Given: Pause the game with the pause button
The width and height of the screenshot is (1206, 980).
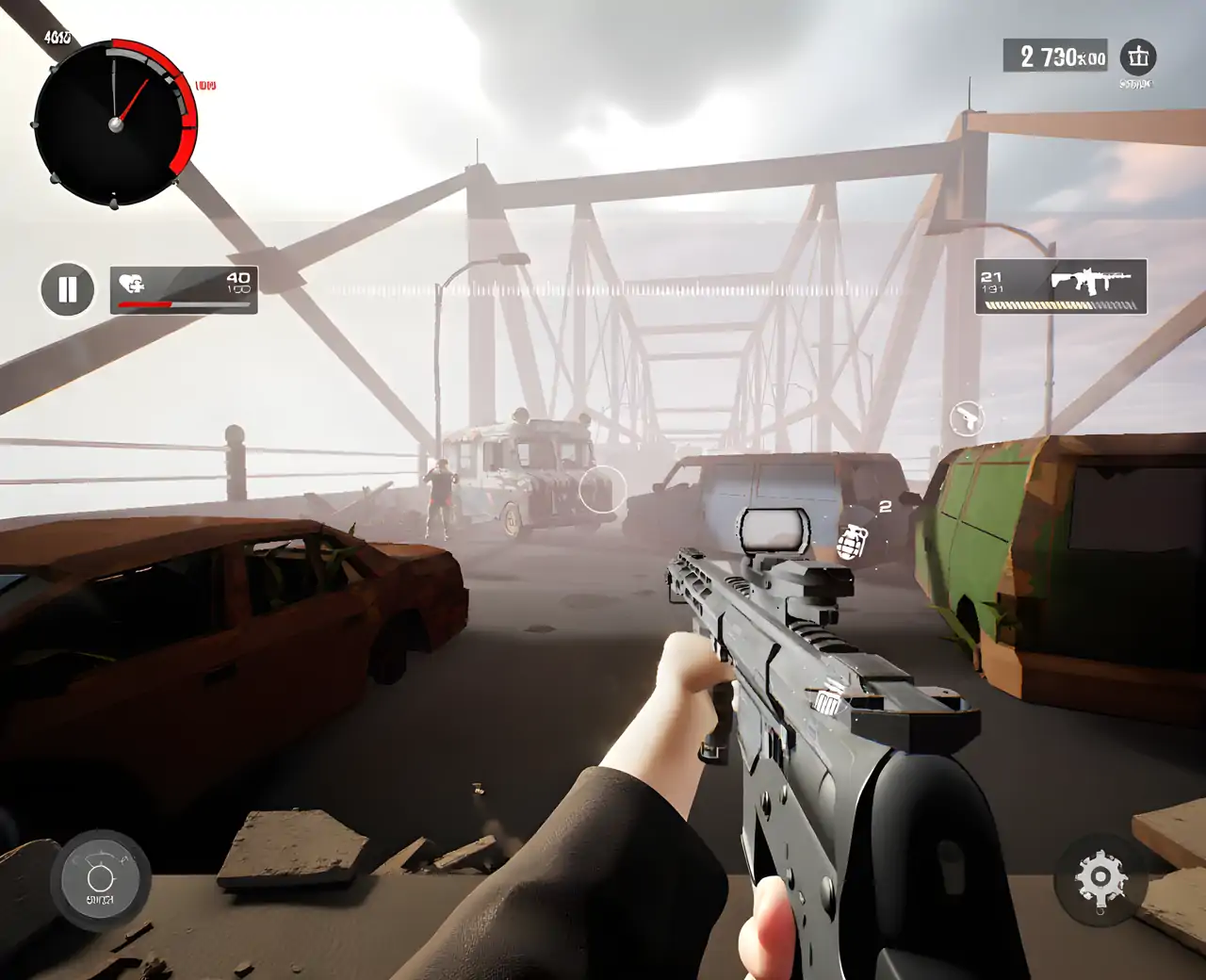Looking at the screenshot, I should (67, 289).
